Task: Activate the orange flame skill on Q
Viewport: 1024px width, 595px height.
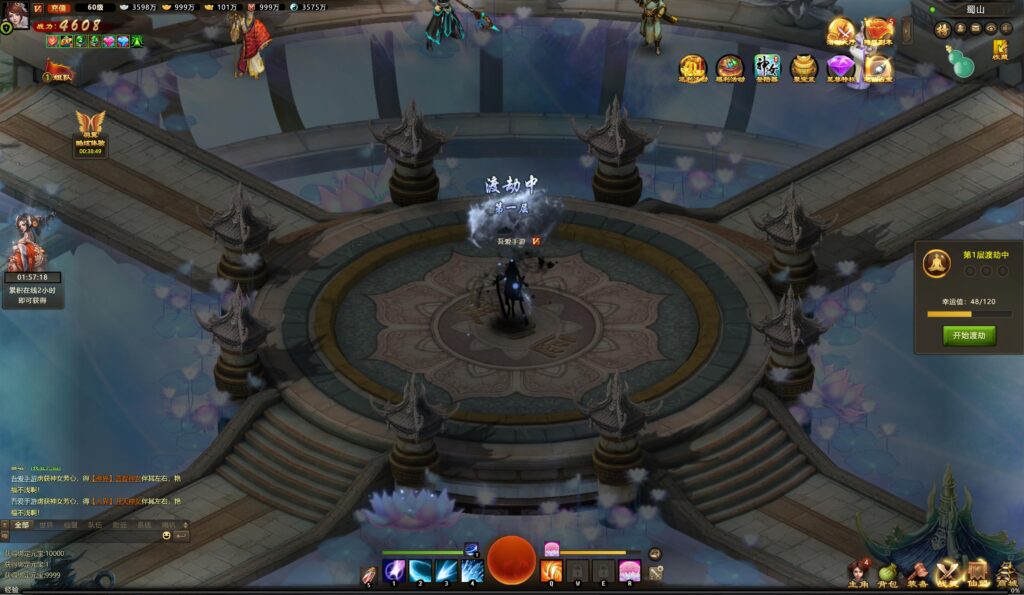Action: coord(552,571)
